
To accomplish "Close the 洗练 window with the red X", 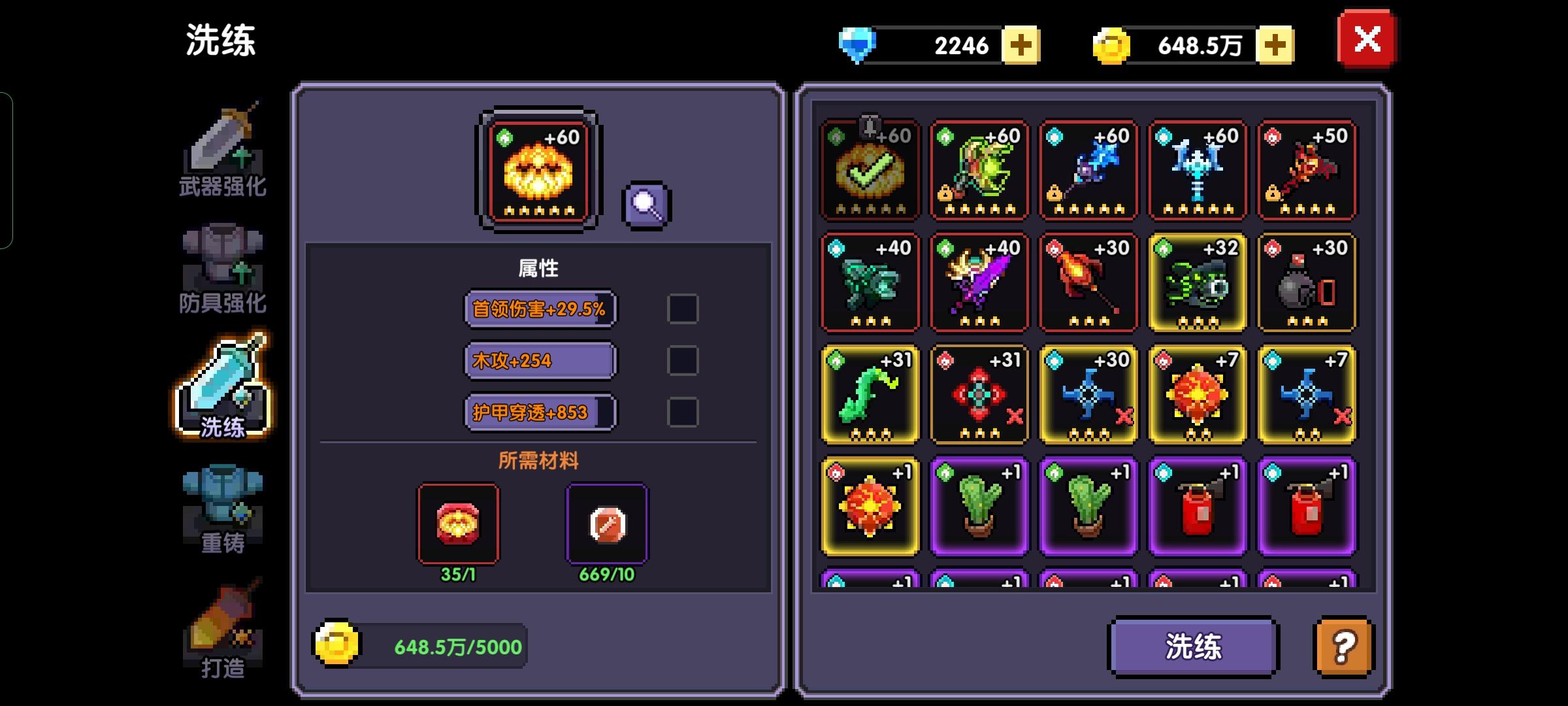I will (x=1366, y=39).
